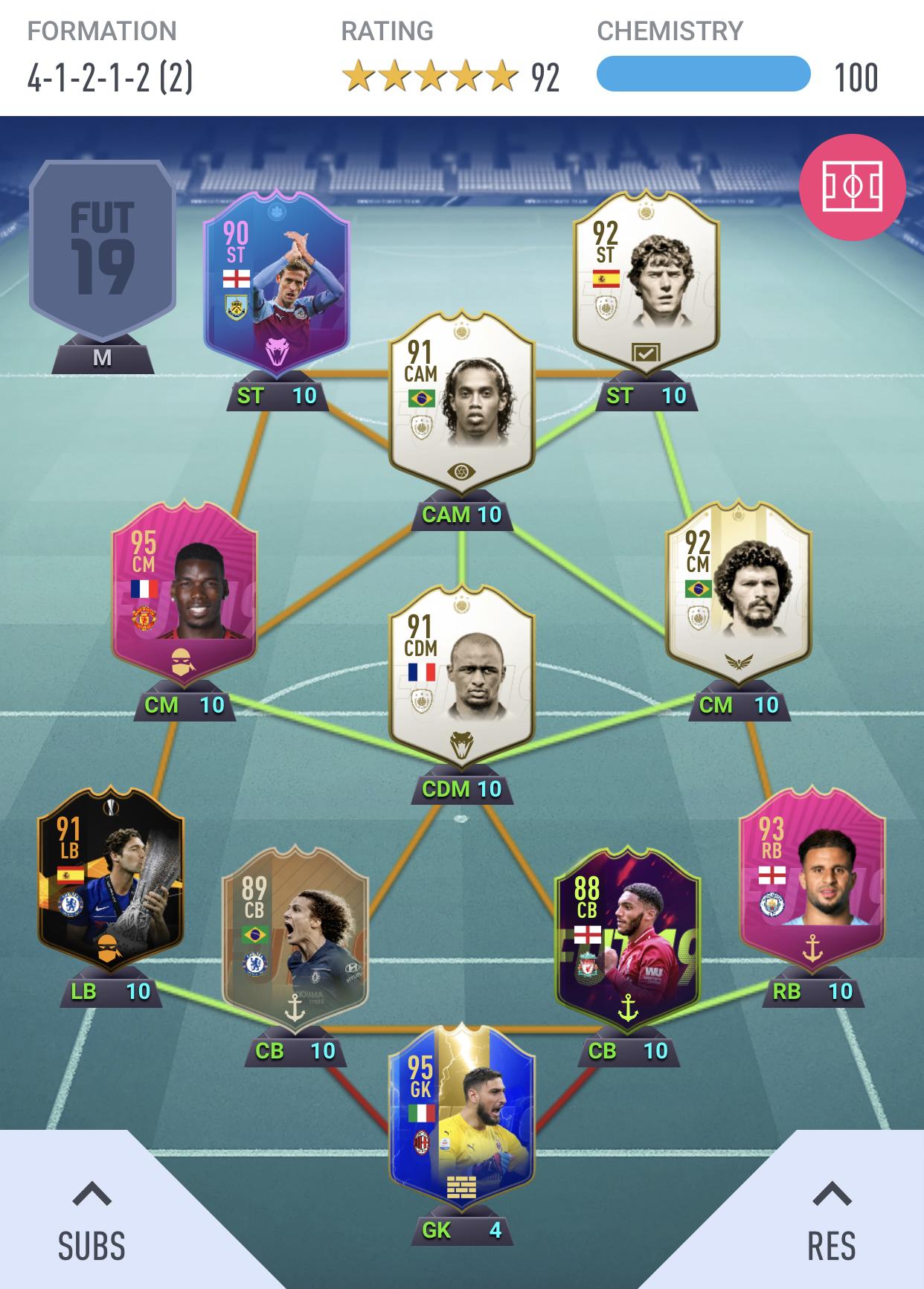
Task: Choose the 91-rated left back card
Action: (111, 878)
